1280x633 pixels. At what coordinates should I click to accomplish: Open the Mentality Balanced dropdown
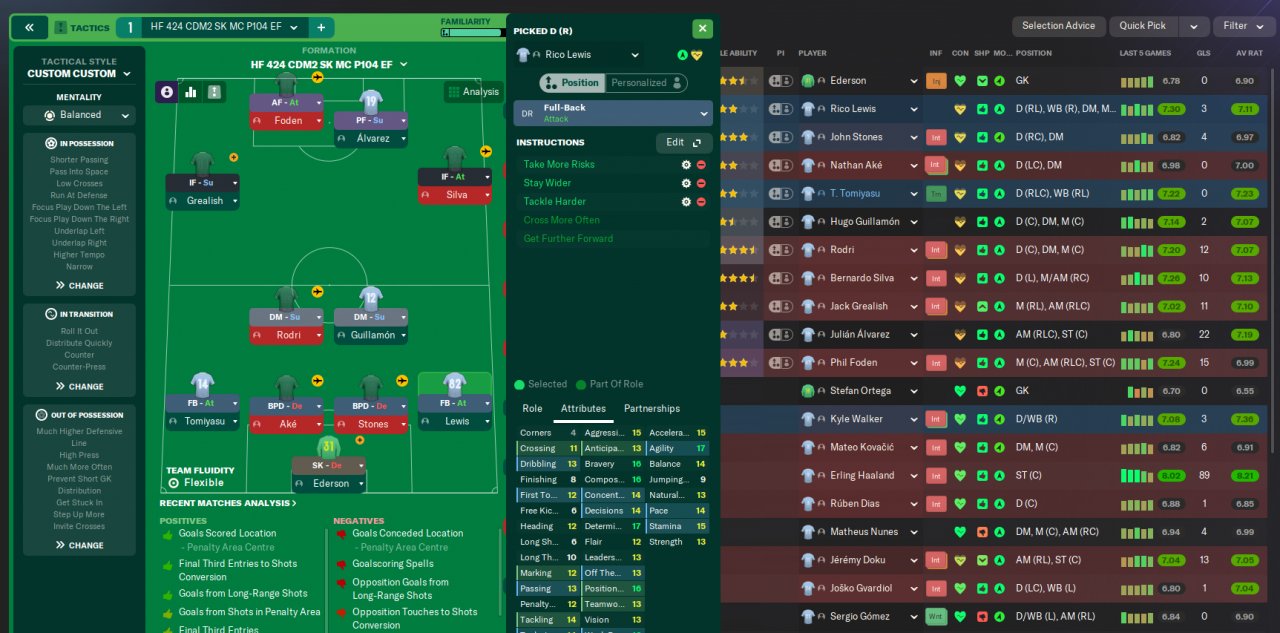pos(79,115)
